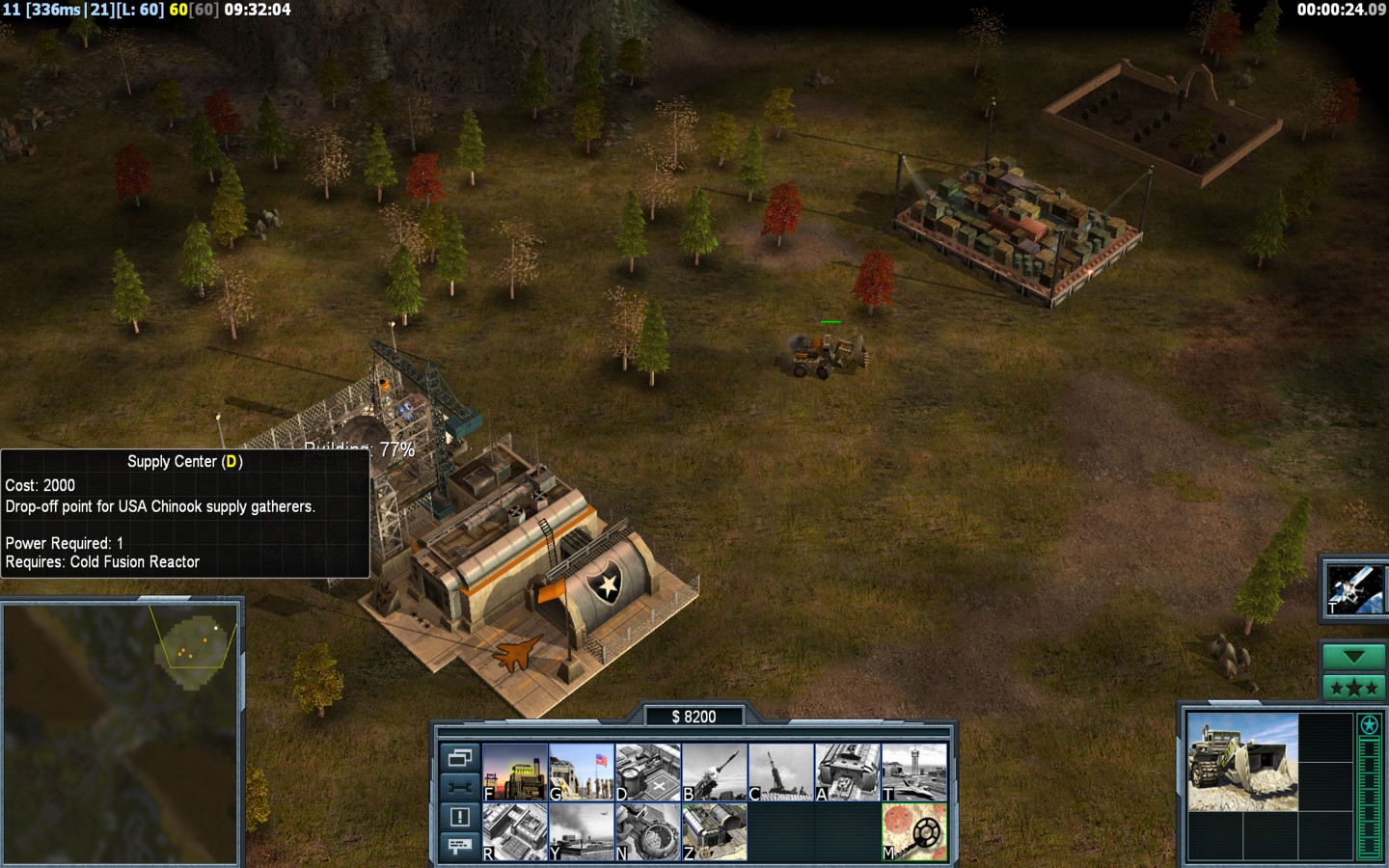Image resolution: width=1389 pixels, height=868 pixels.
Task: Activate the spy satellite power icon
Action: click(1354, 588)
